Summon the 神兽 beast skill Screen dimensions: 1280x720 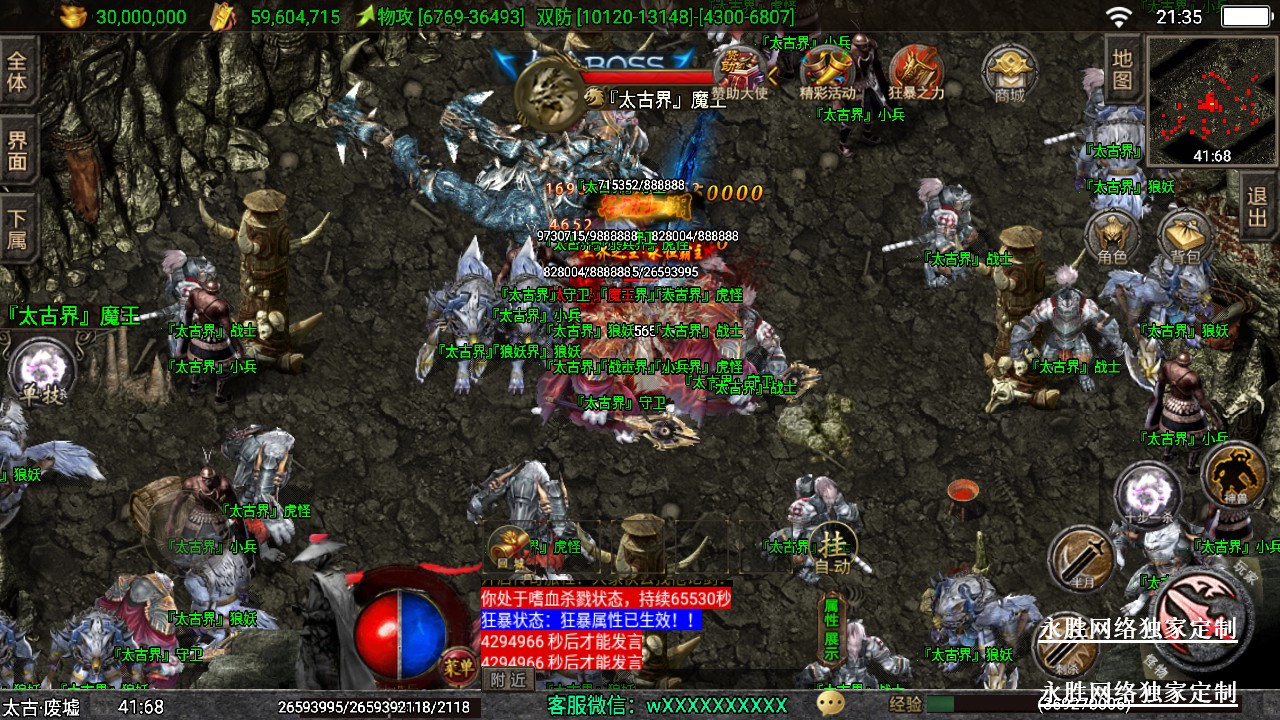[1234, 475]
